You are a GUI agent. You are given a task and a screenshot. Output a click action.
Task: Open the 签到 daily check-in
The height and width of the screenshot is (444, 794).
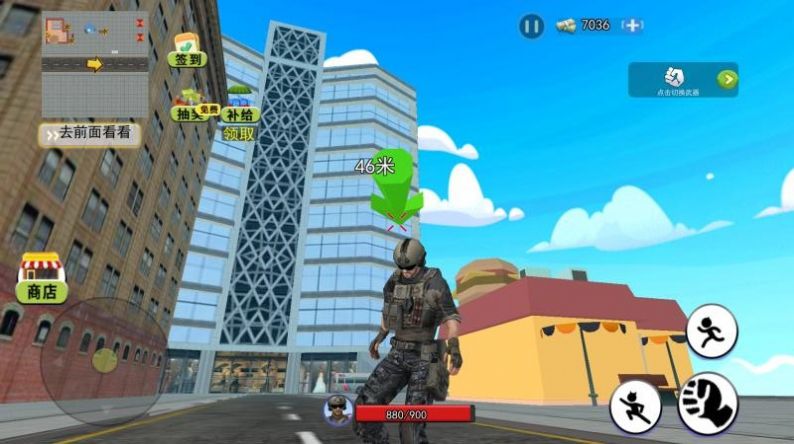[186, 50]
